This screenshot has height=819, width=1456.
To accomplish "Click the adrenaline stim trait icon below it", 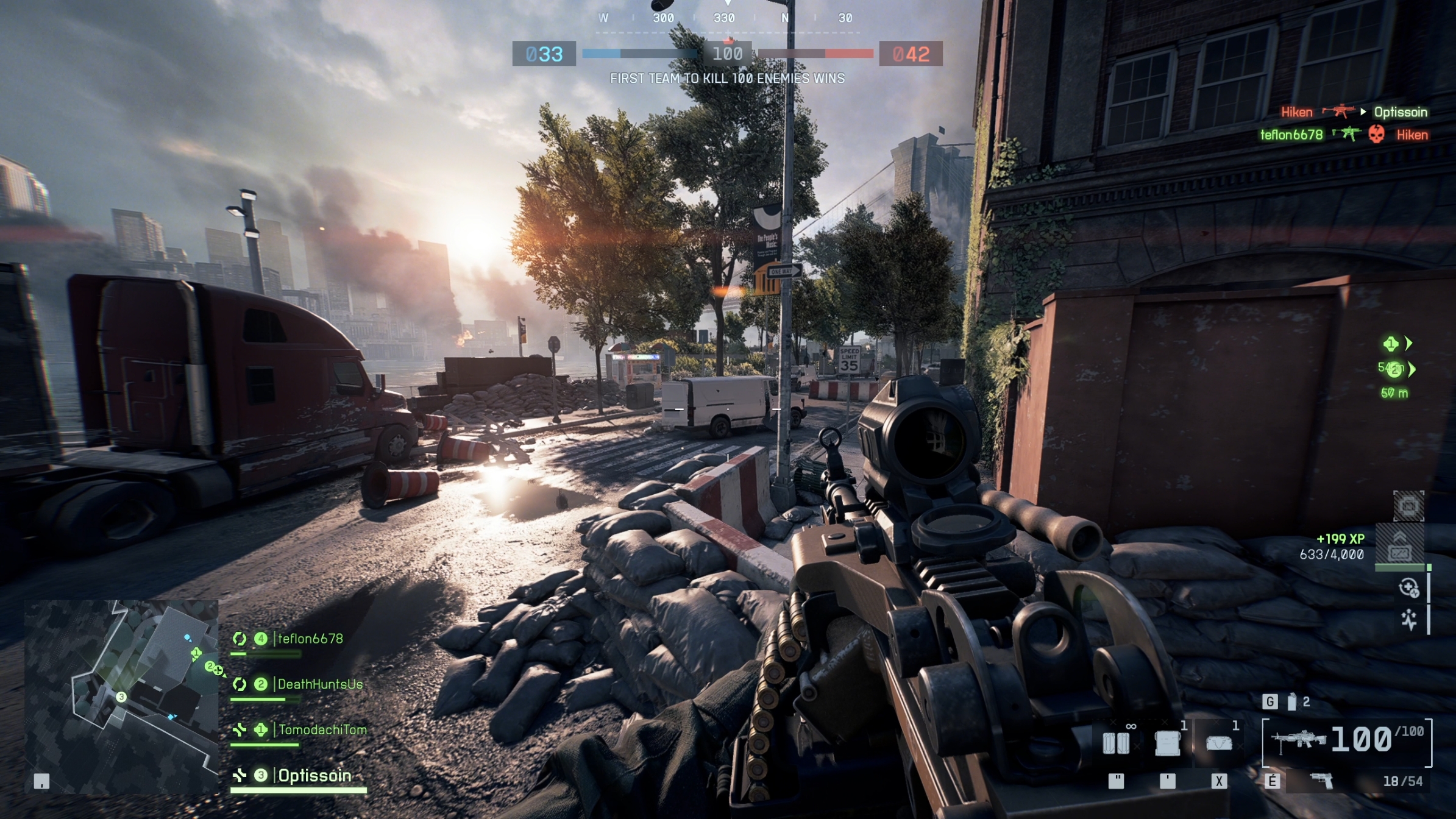I will pos(1409,621).
